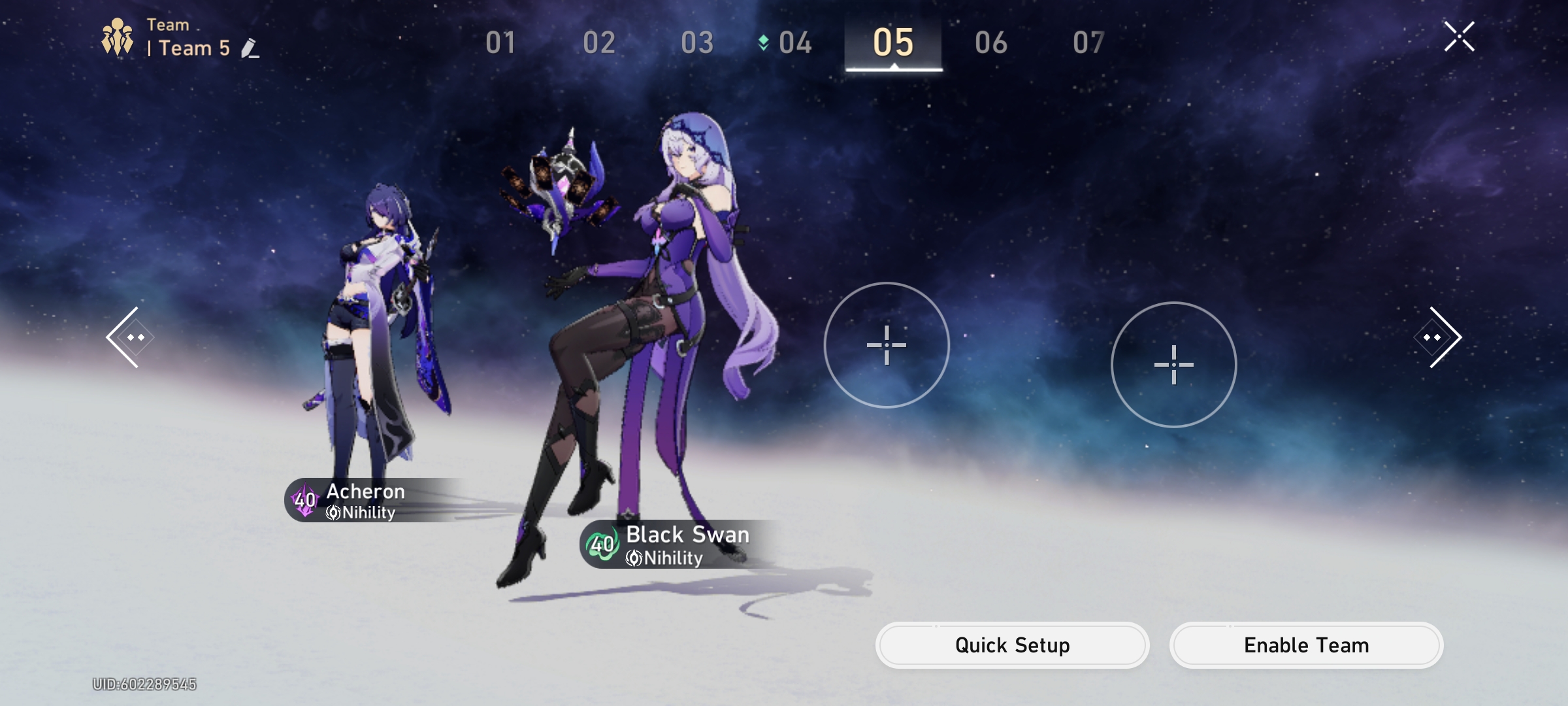Click the team formation icon beside the Team label
This screenshot has height=706, width=1568.
116,37
